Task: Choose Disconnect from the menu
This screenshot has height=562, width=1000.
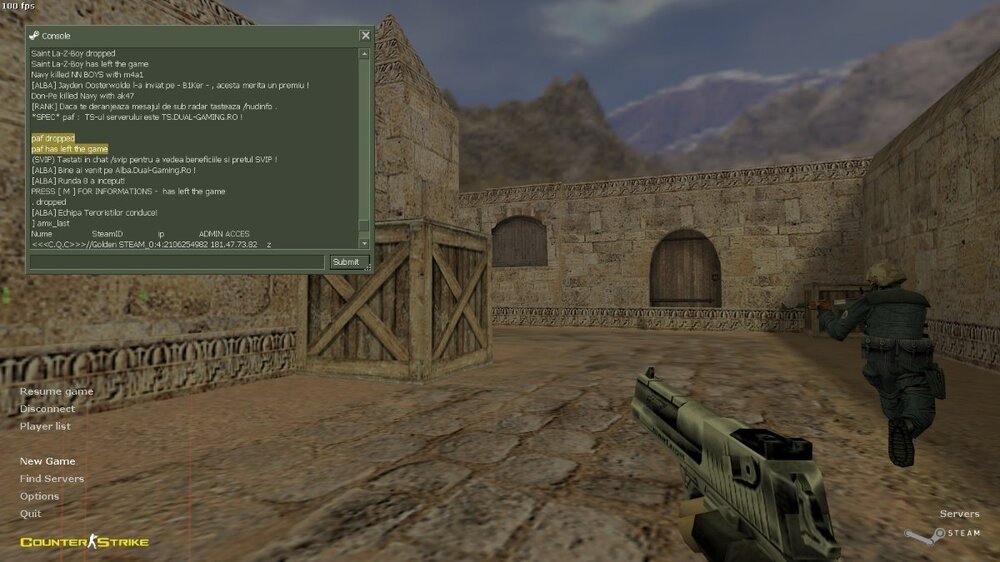Action: (x=47, y=408)
